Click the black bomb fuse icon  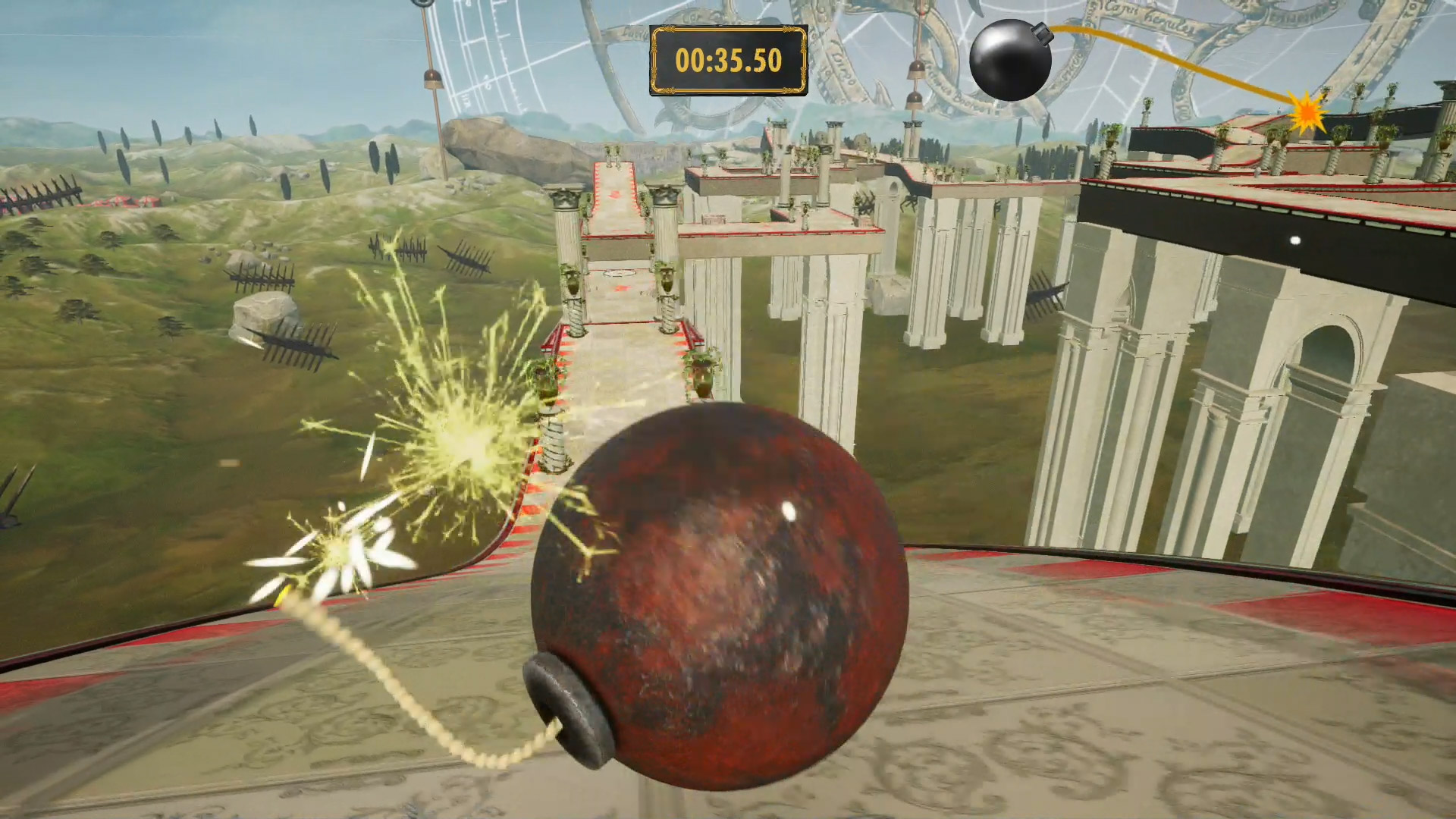click(x=1010, y=61)
